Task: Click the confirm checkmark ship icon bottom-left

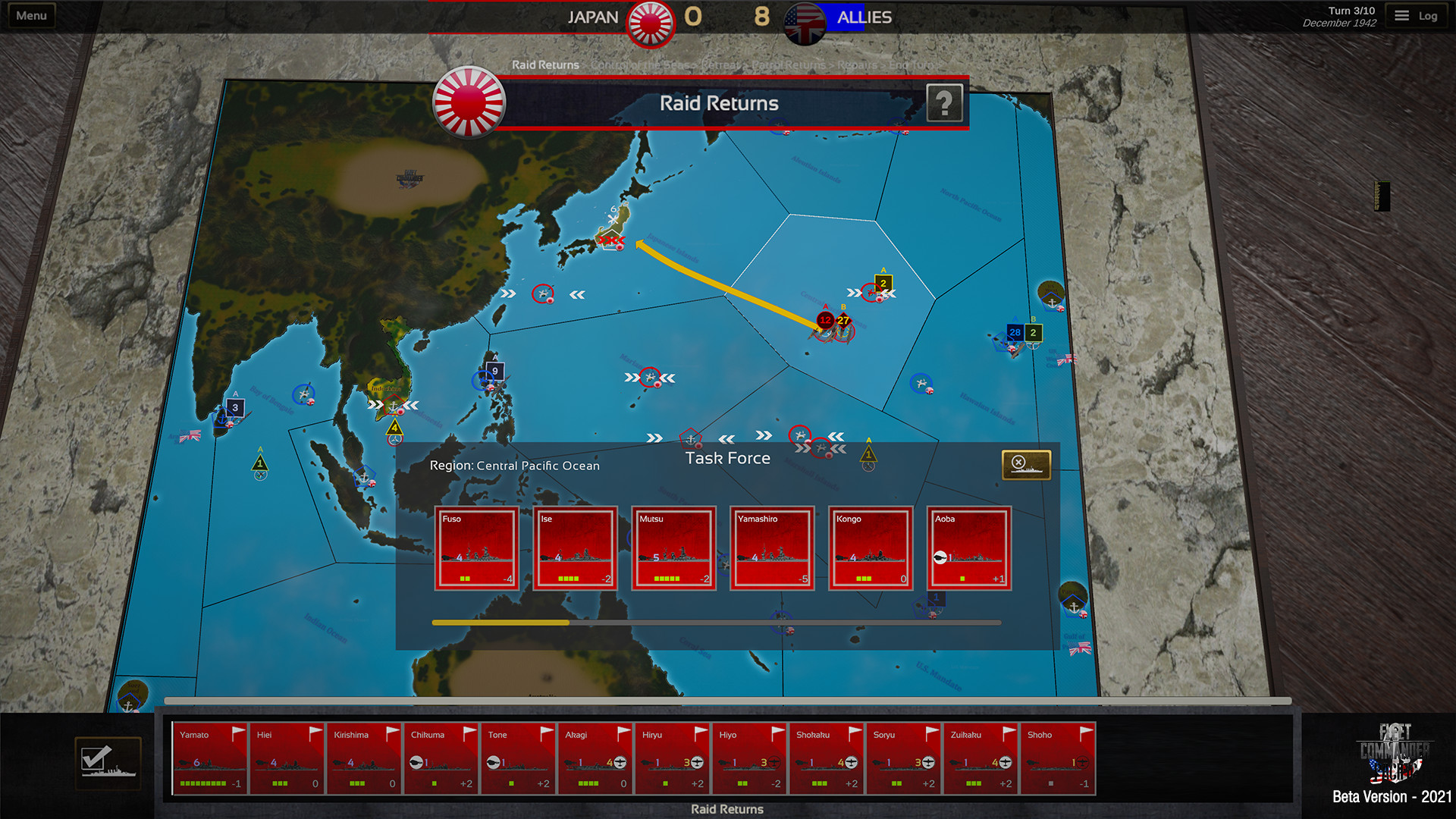Action: point(108,762)
